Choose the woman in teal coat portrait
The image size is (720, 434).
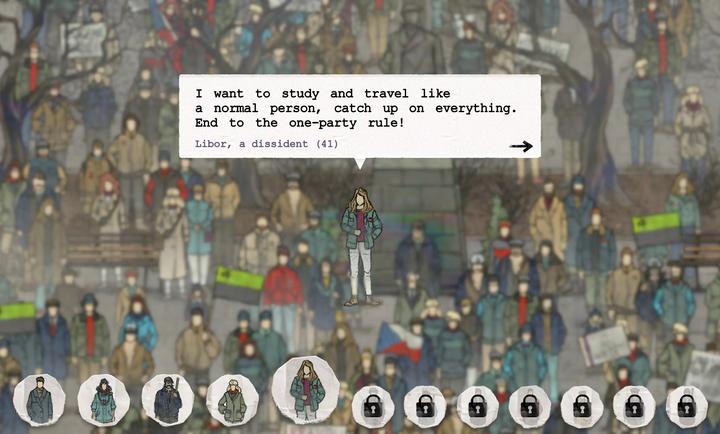103,399
